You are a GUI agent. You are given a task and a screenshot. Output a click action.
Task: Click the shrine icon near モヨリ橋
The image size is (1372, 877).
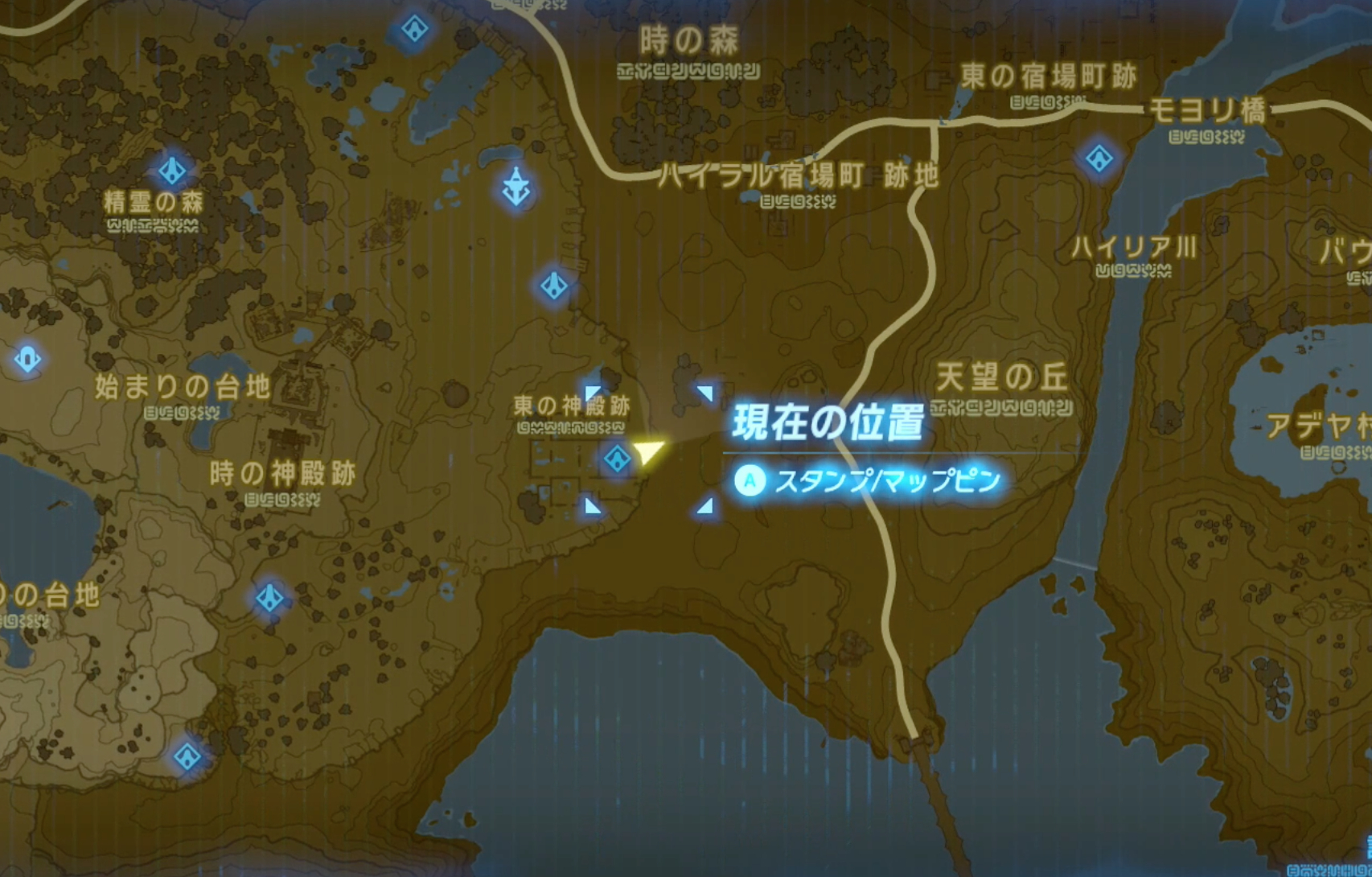point(1098,158)
